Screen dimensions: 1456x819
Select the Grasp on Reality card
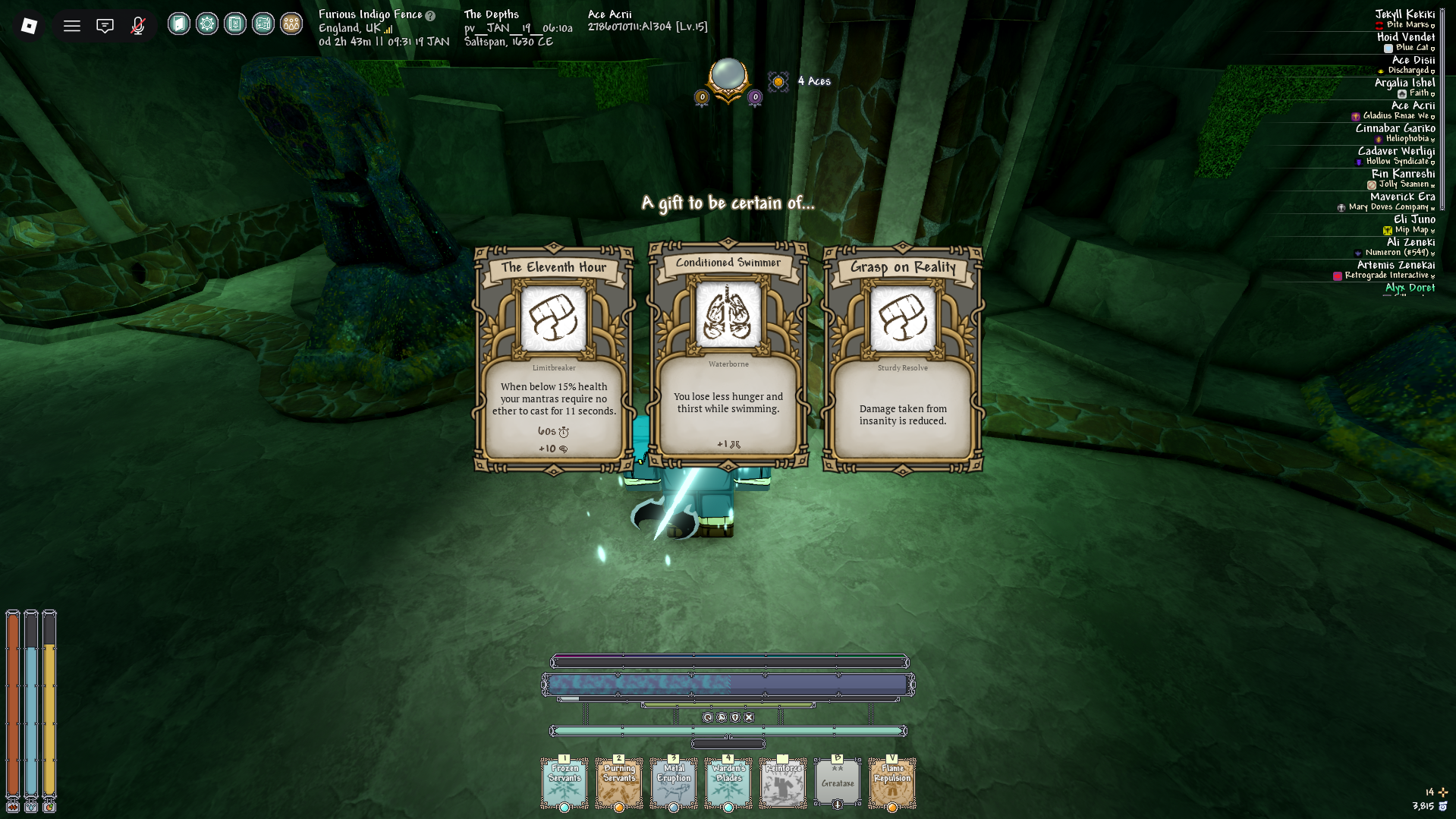[x=903, y=358]
